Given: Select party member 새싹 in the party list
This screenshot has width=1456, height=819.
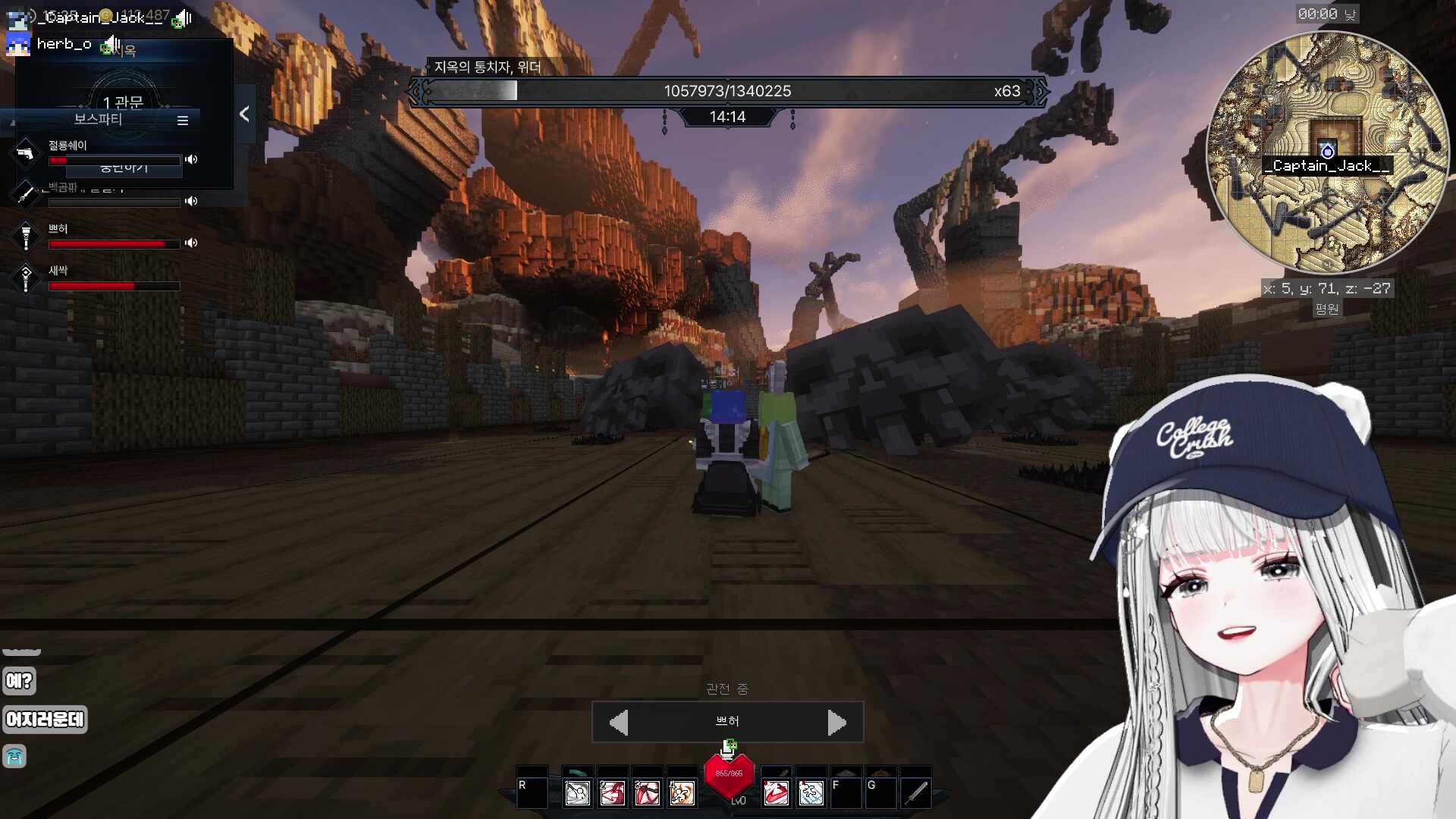Looking at the screenshot, I should [x=58, y=271].
